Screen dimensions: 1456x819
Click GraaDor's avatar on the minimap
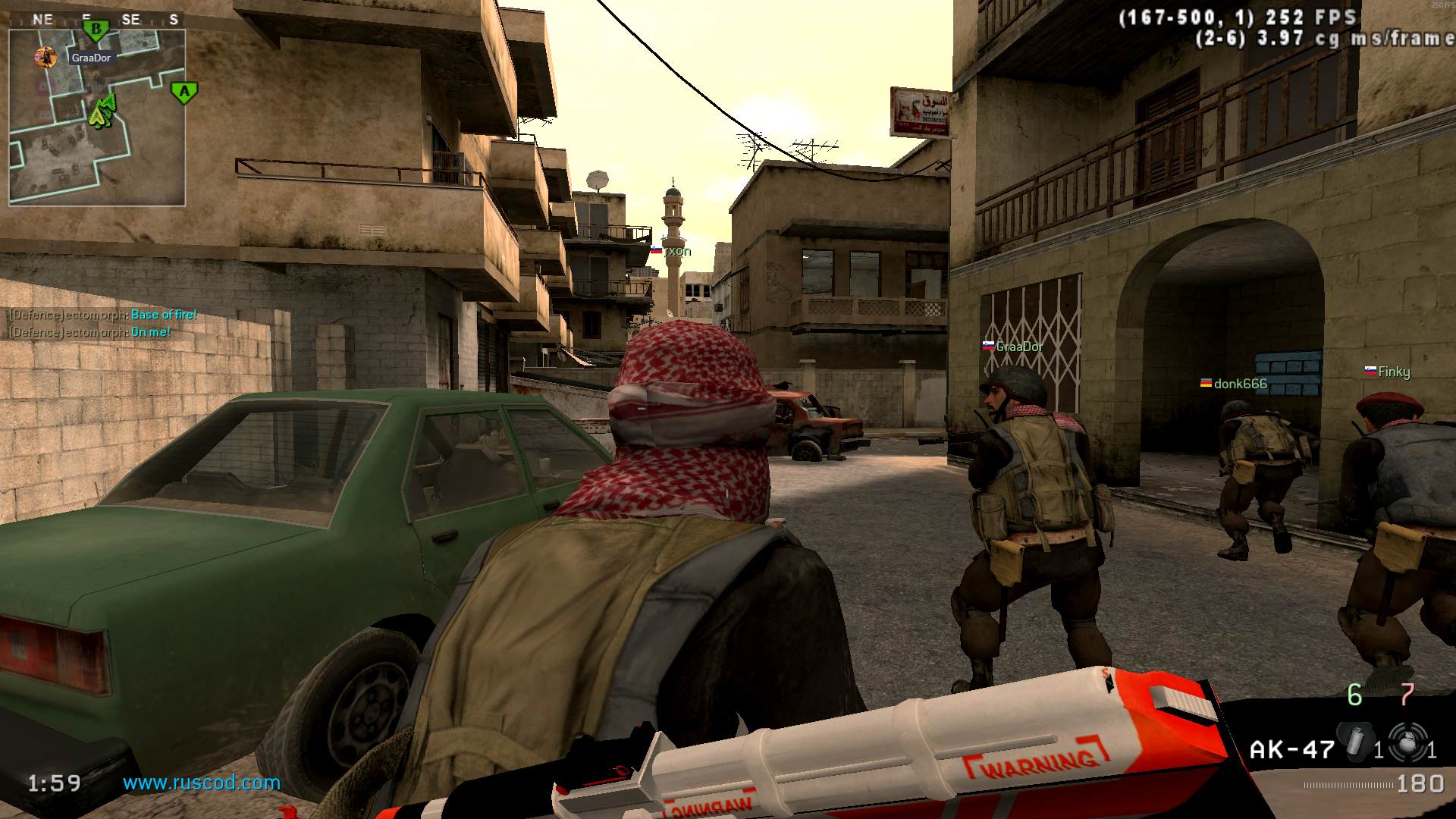pyautogui.click(x=46, y=57)
